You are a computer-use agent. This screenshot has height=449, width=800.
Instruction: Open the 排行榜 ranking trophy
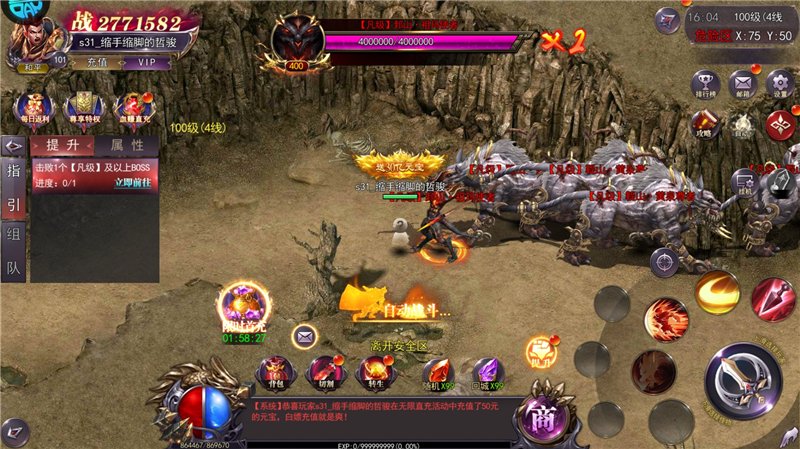tap(706, 84)
